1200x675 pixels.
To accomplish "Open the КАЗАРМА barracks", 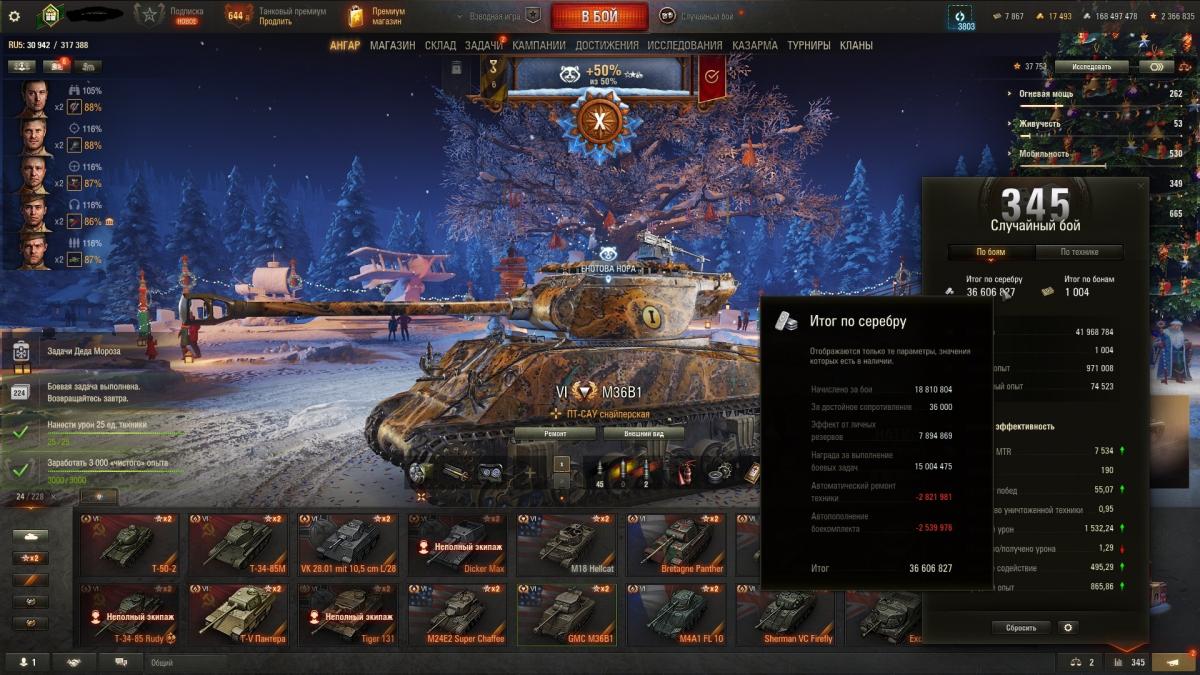I will pyautogui.click(x=754, y=45).
